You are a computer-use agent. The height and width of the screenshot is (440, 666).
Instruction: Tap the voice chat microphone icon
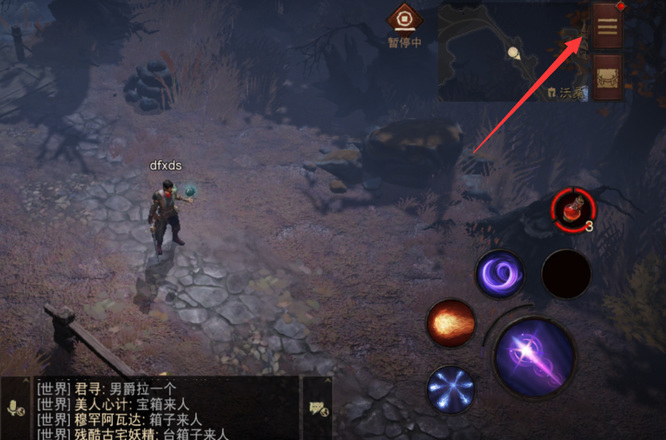pyautogui.click(x=17, y=408)
